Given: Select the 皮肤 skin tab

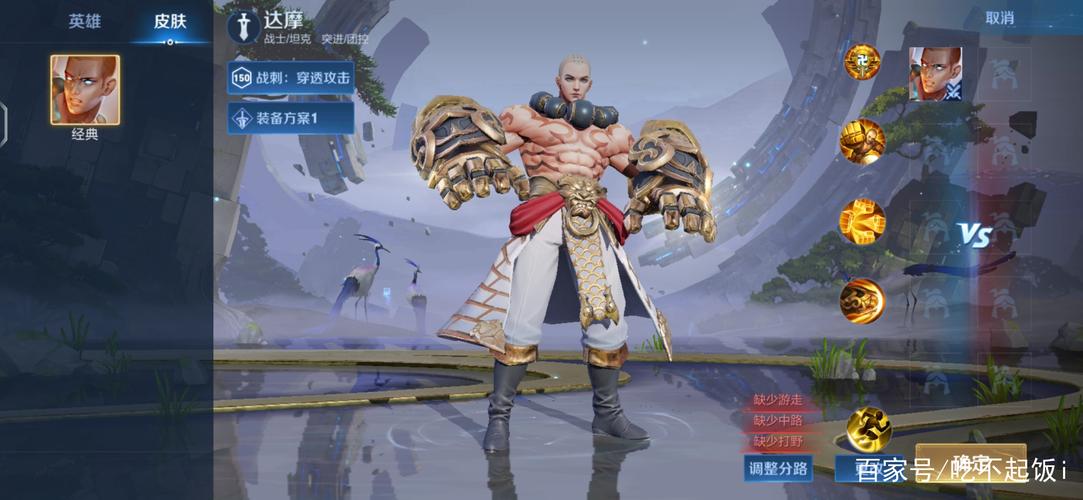Looking at the screenshot, I should [x=170, y=21].
